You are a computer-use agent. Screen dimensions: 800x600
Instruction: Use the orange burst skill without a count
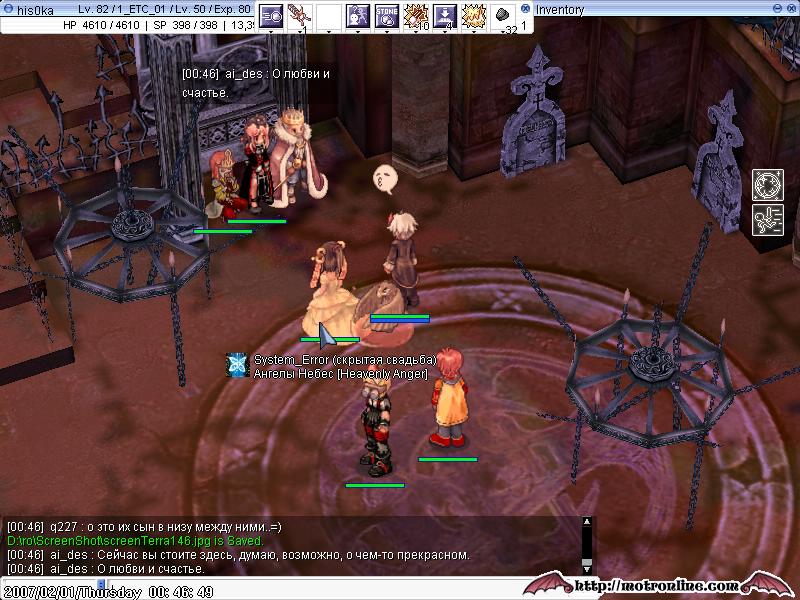pos(473,15)
